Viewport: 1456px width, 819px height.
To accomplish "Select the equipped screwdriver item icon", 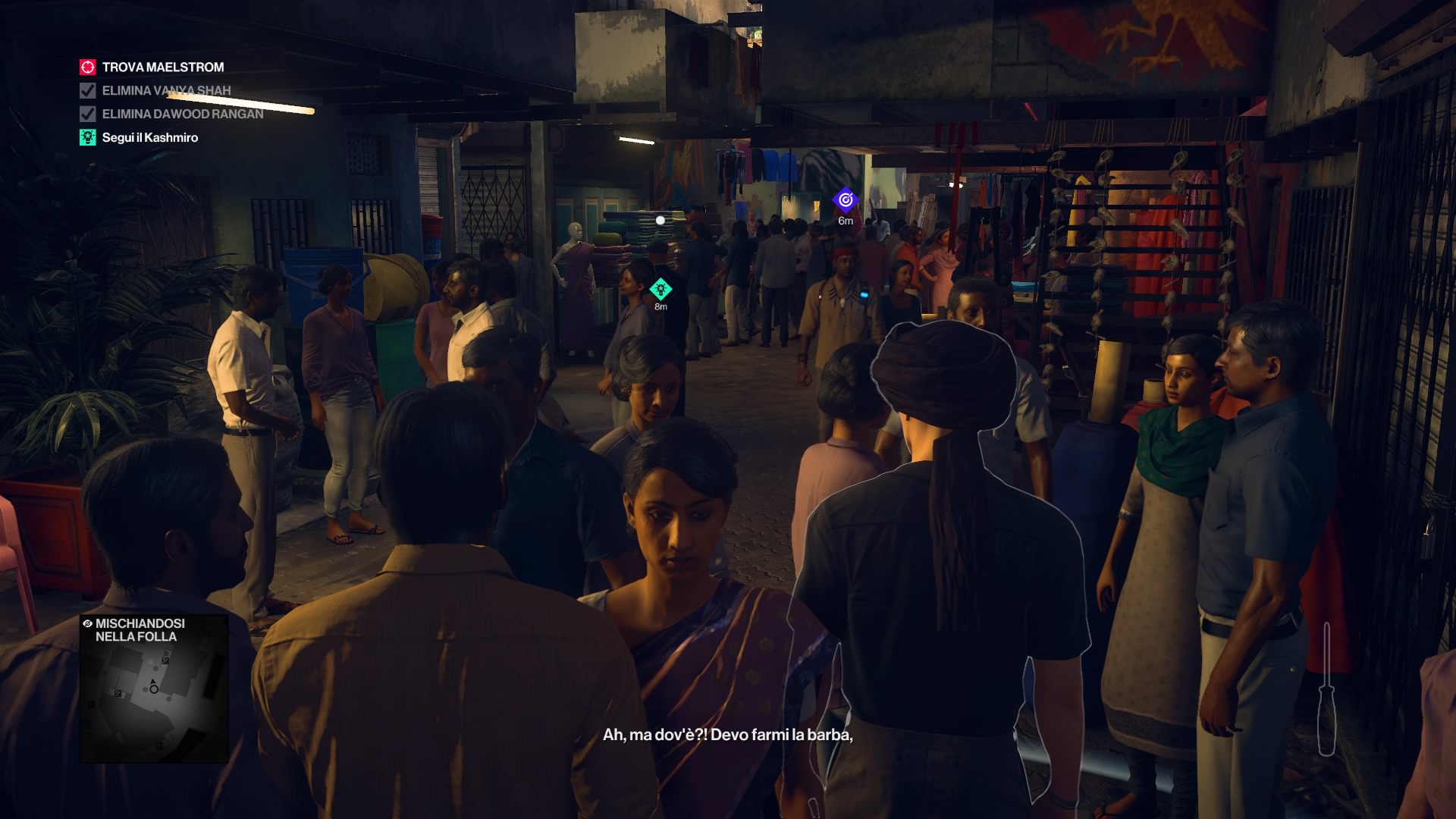I will point(1326,690).
